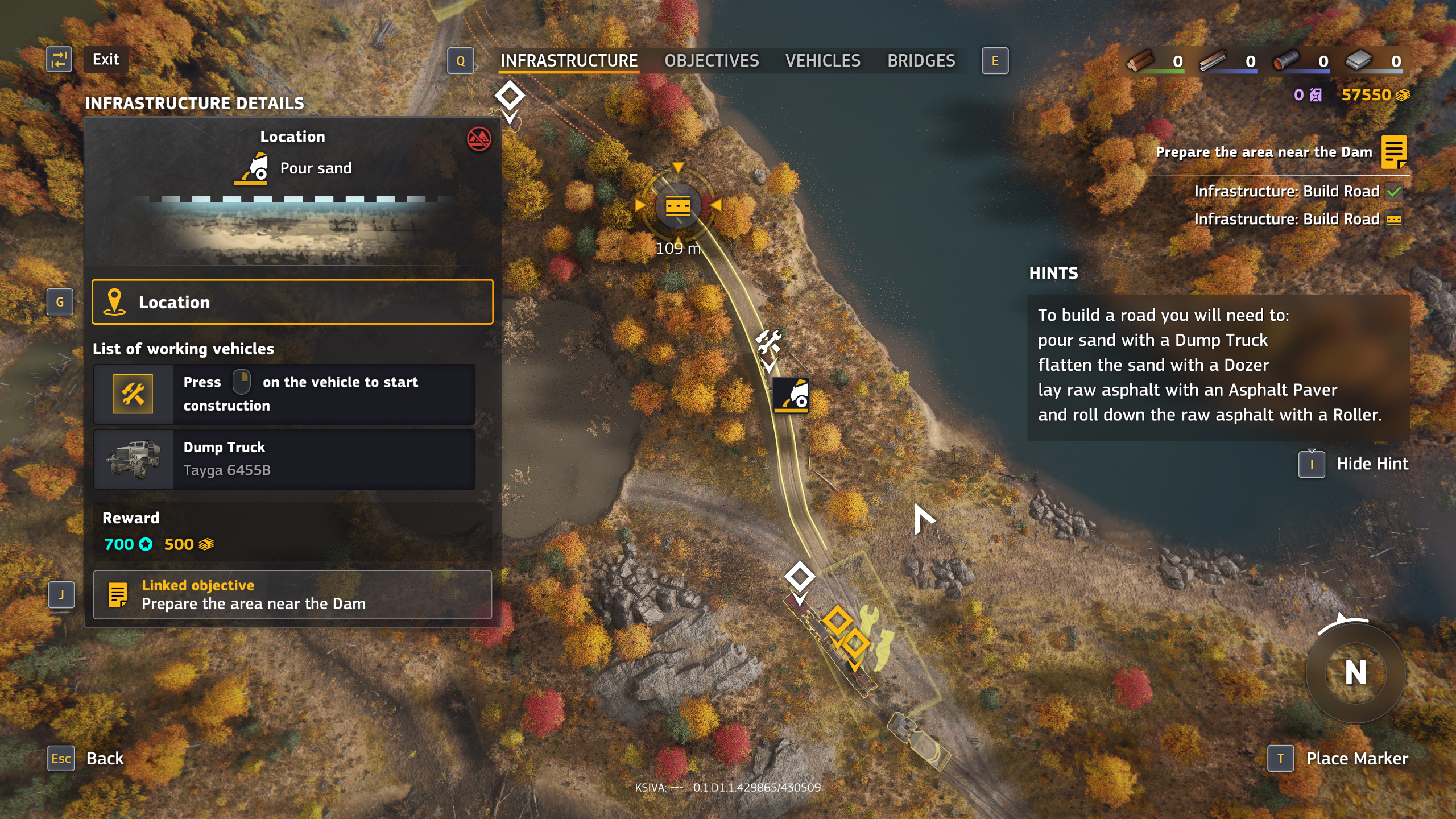Click the Location button
The height and width of the screenshot is (819, 1456).
pyautogui.click(x=292, y=302)
